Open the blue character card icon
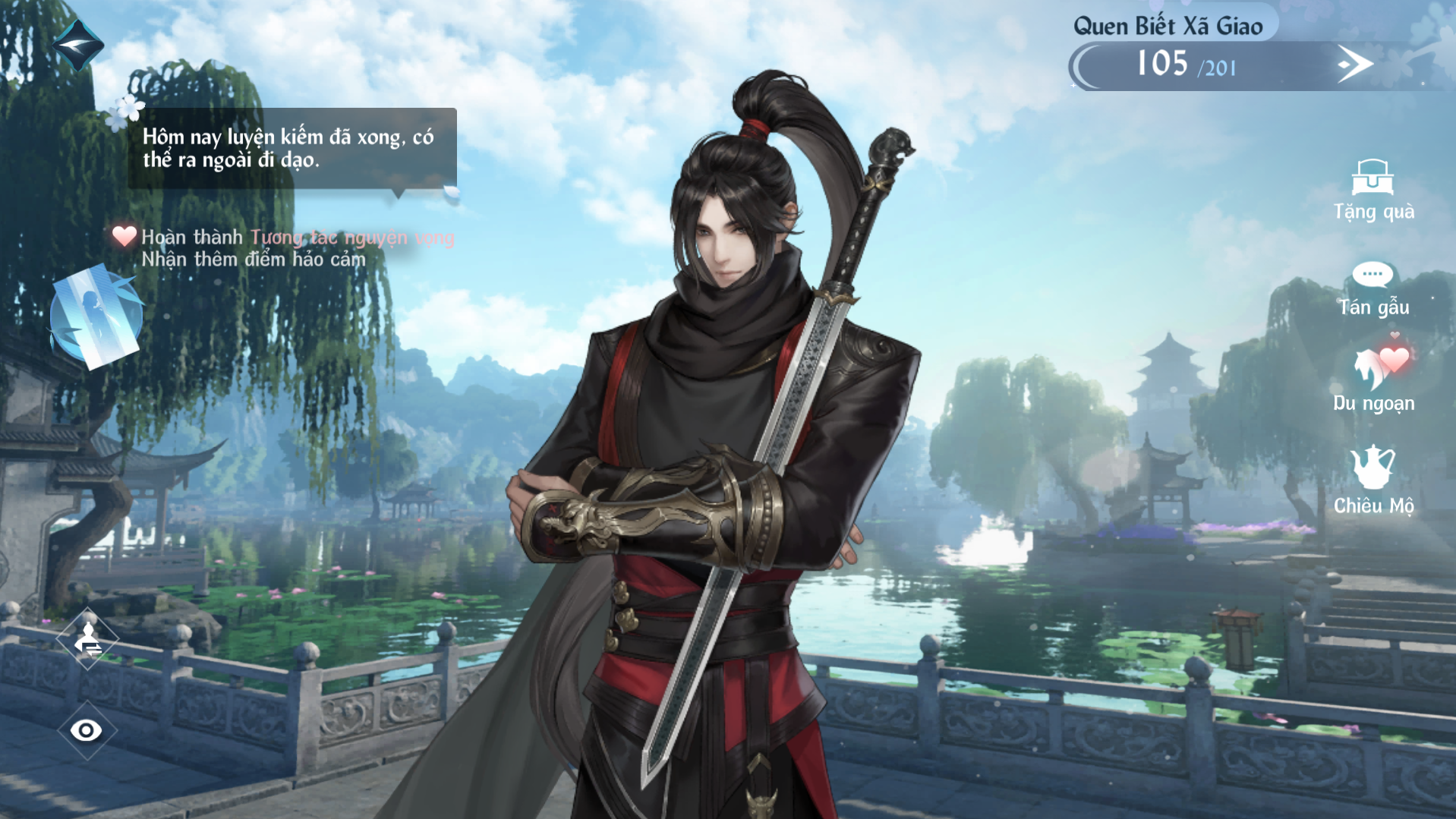This screenshot has width=1456, height=819. coord(96,317)
